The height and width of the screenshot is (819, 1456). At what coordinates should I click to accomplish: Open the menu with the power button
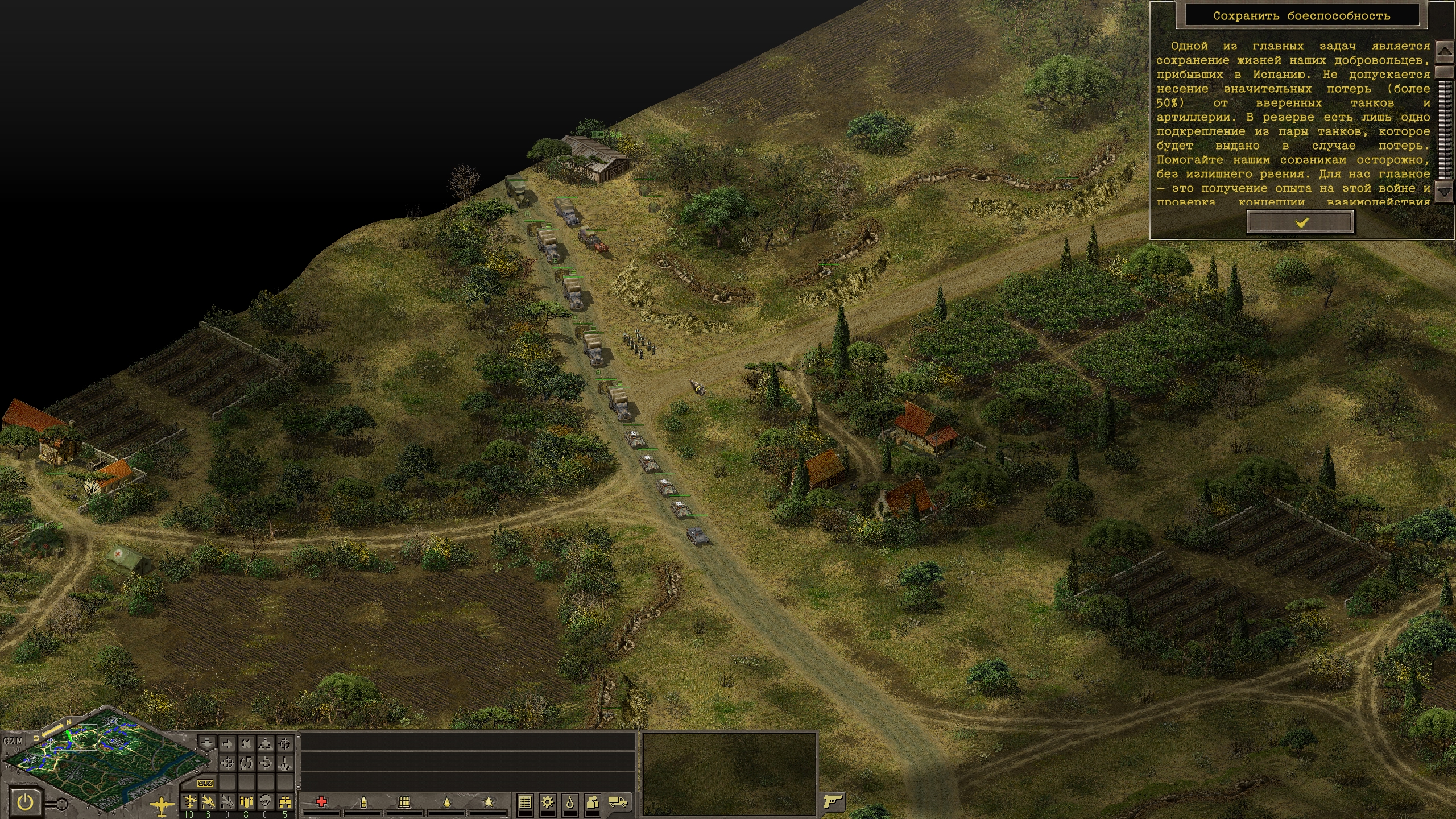25,803
